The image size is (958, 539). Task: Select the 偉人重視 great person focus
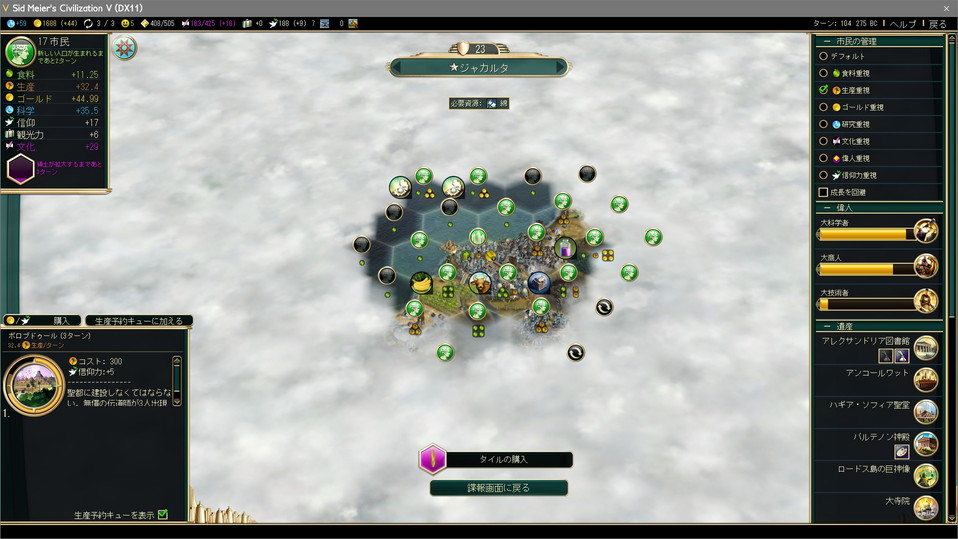tap(824, 158)
